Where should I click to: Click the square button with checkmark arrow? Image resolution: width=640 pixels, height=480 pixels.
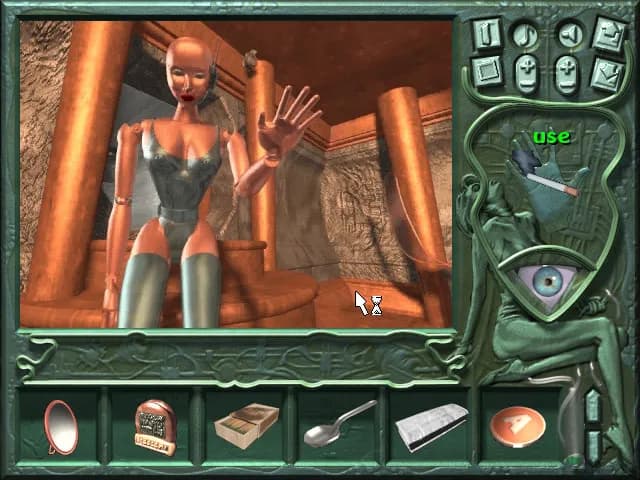[609, 72]
